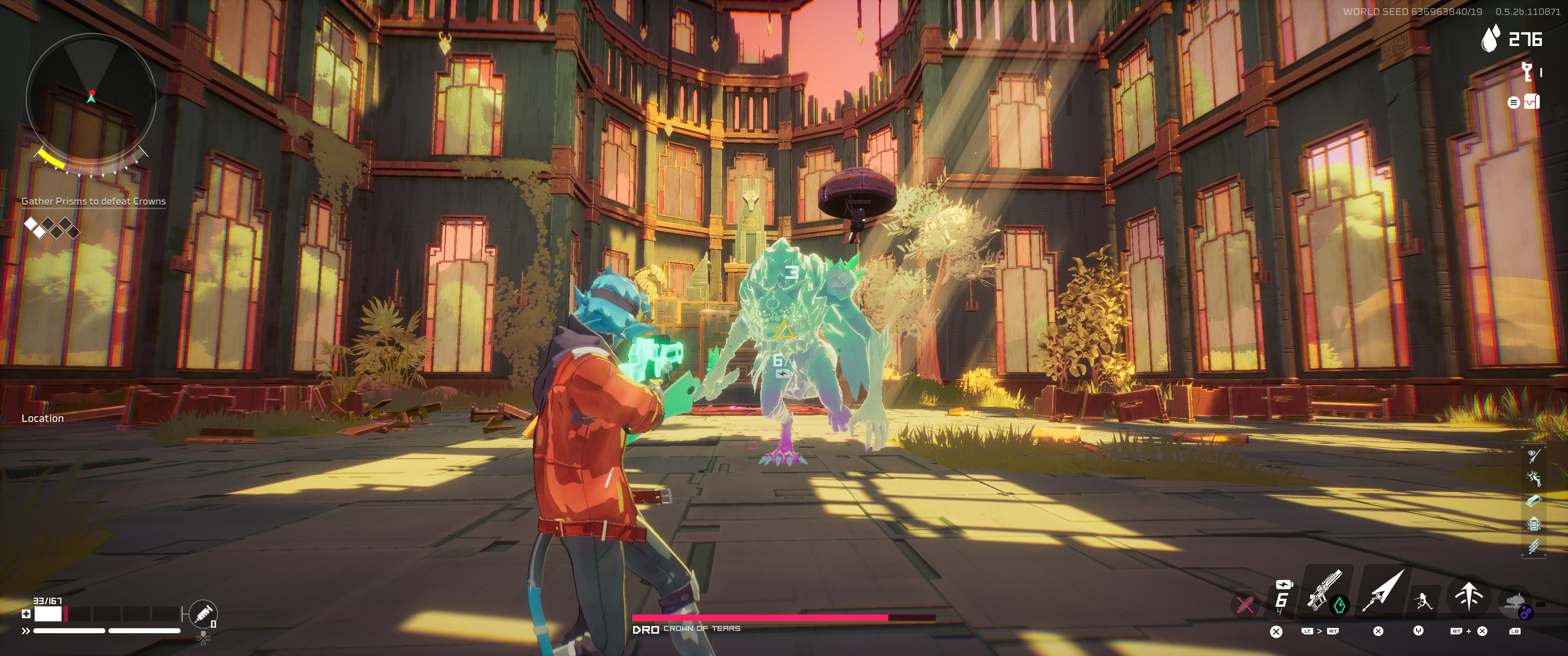
Task: Click the circular minimap compass
Action: click(91, 97)
